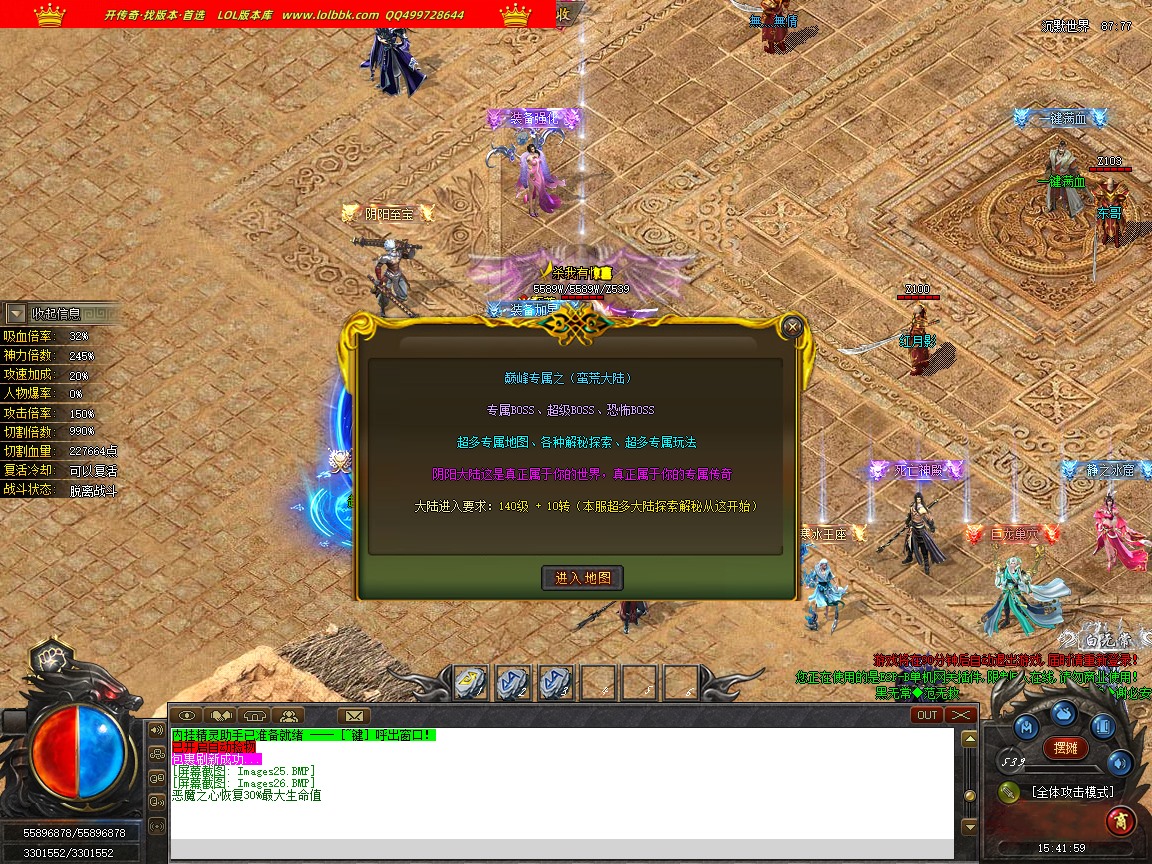Select the yellow rune stone in hotbar slot 1

point(470,683)
